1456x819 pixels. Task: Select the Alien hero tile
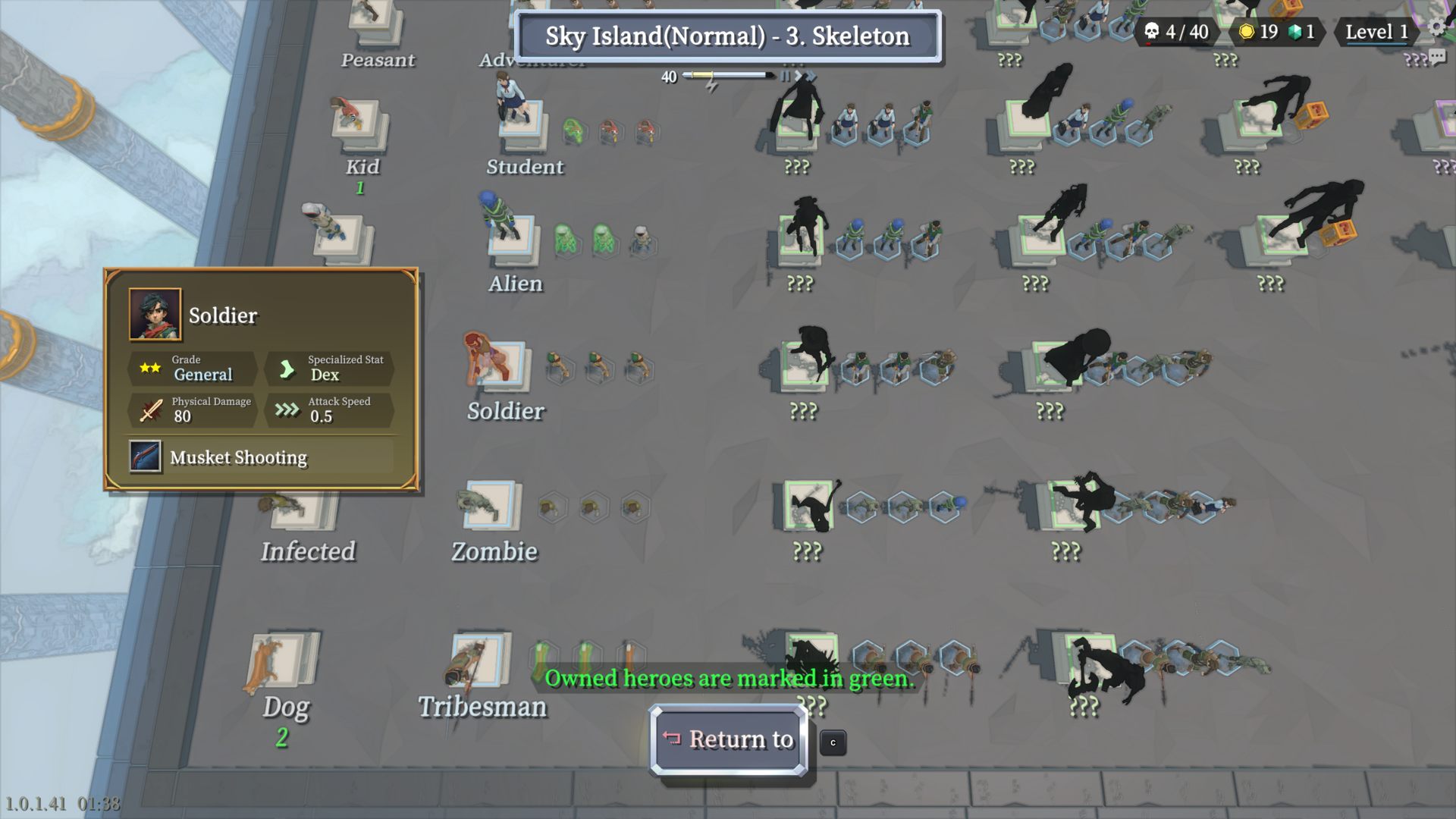pyautogui.click(x=513, y=239)
